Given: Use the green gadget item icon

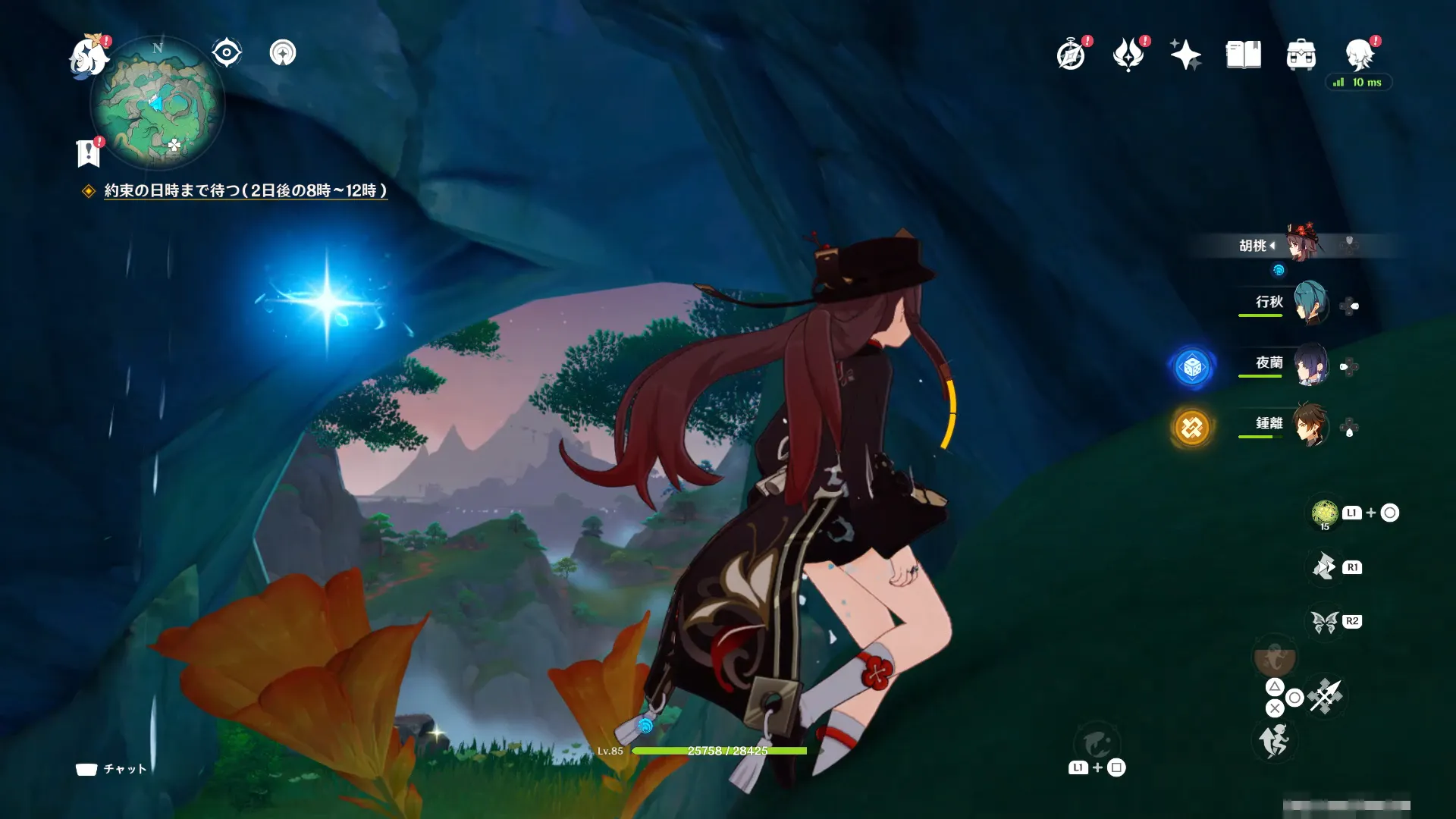Looking at the screenshot, I should [x=1325, y=513].
